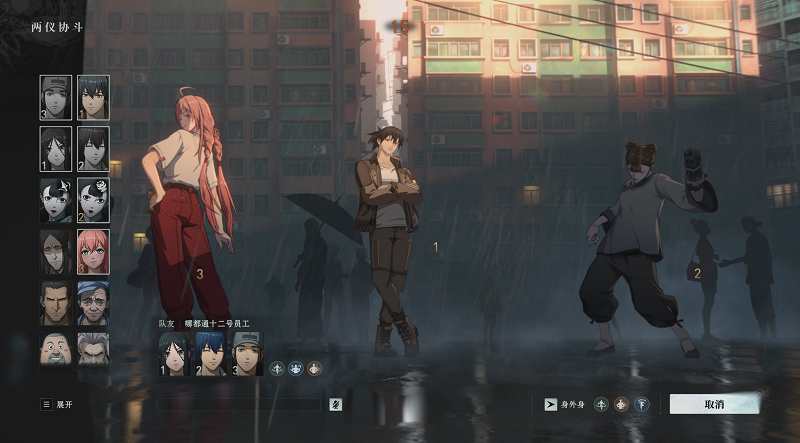Choose the old man with blue bandana portrait

pyautogui.click(x=93, y=303)
